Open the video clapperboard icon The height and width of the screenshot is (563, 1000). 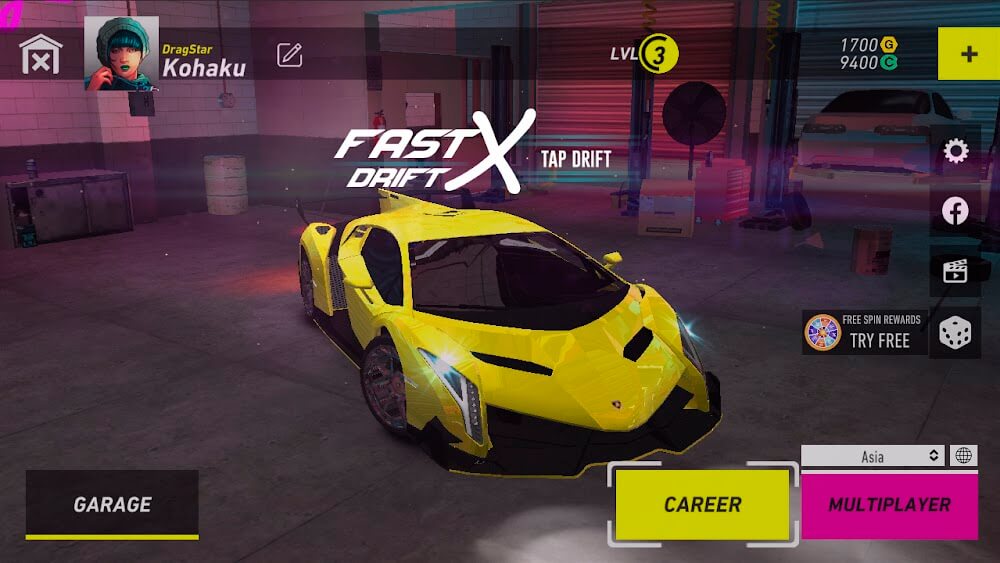(955, 271)
